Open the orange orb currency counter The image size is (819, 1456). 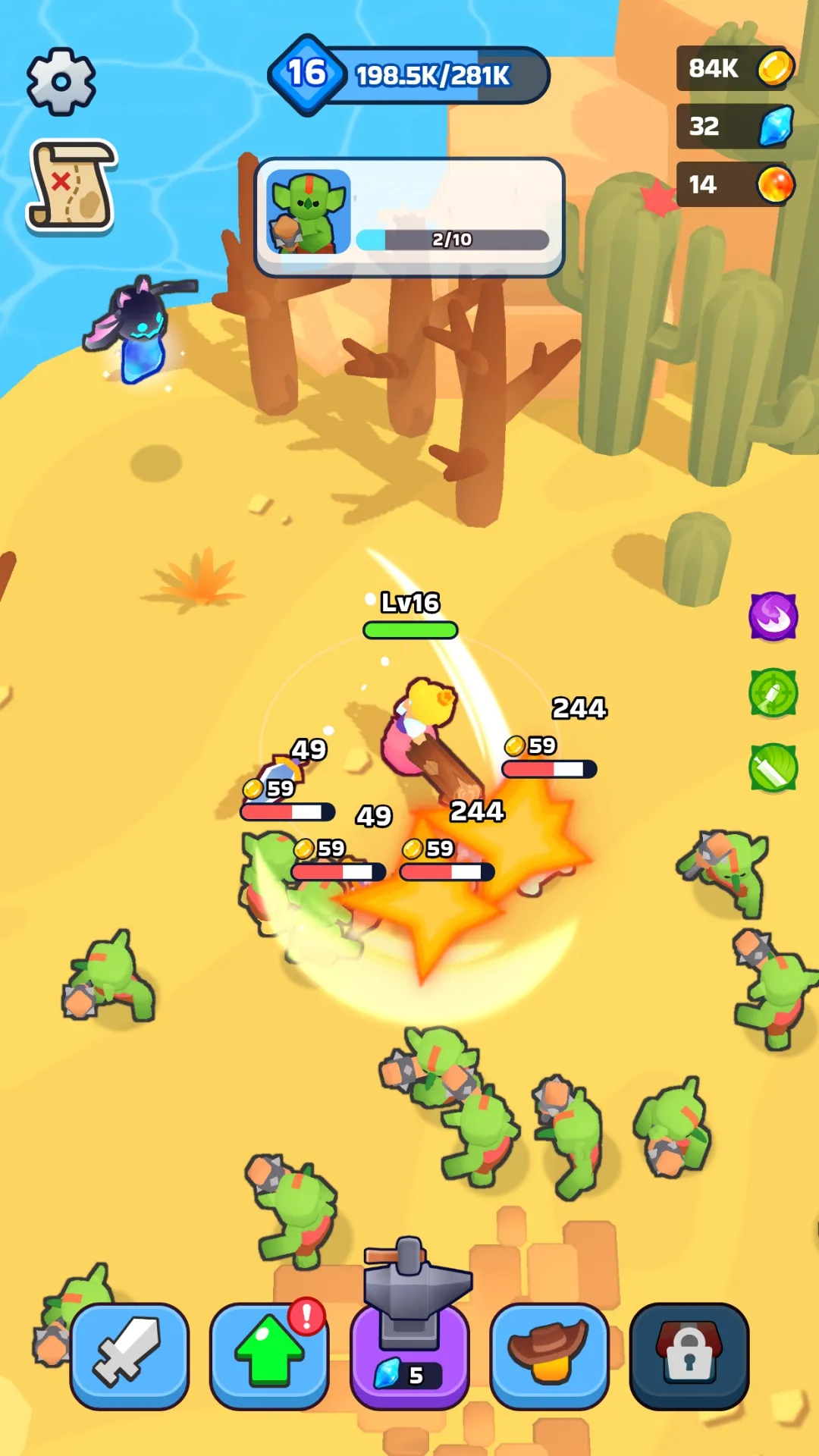pyautogui.click(x=735, y=184)
